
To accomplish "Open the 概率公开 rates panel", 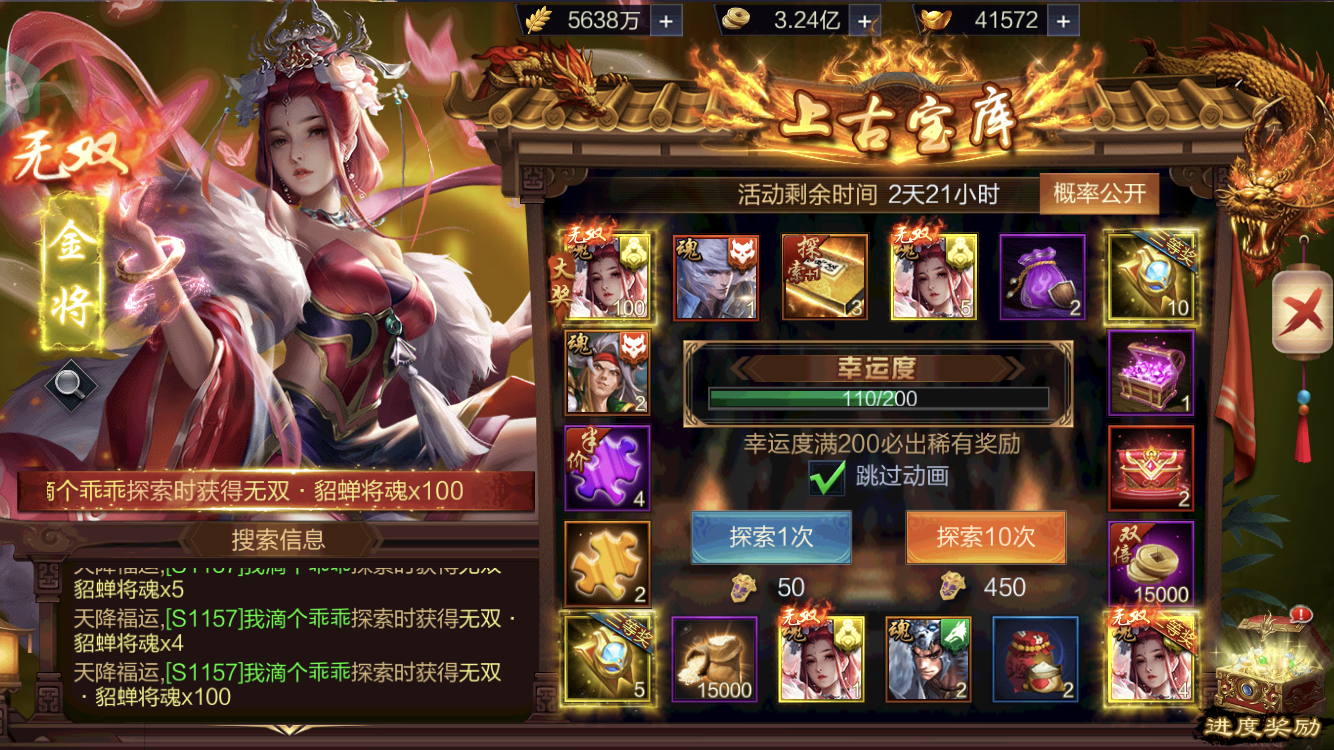I will tap(1098, 193).
